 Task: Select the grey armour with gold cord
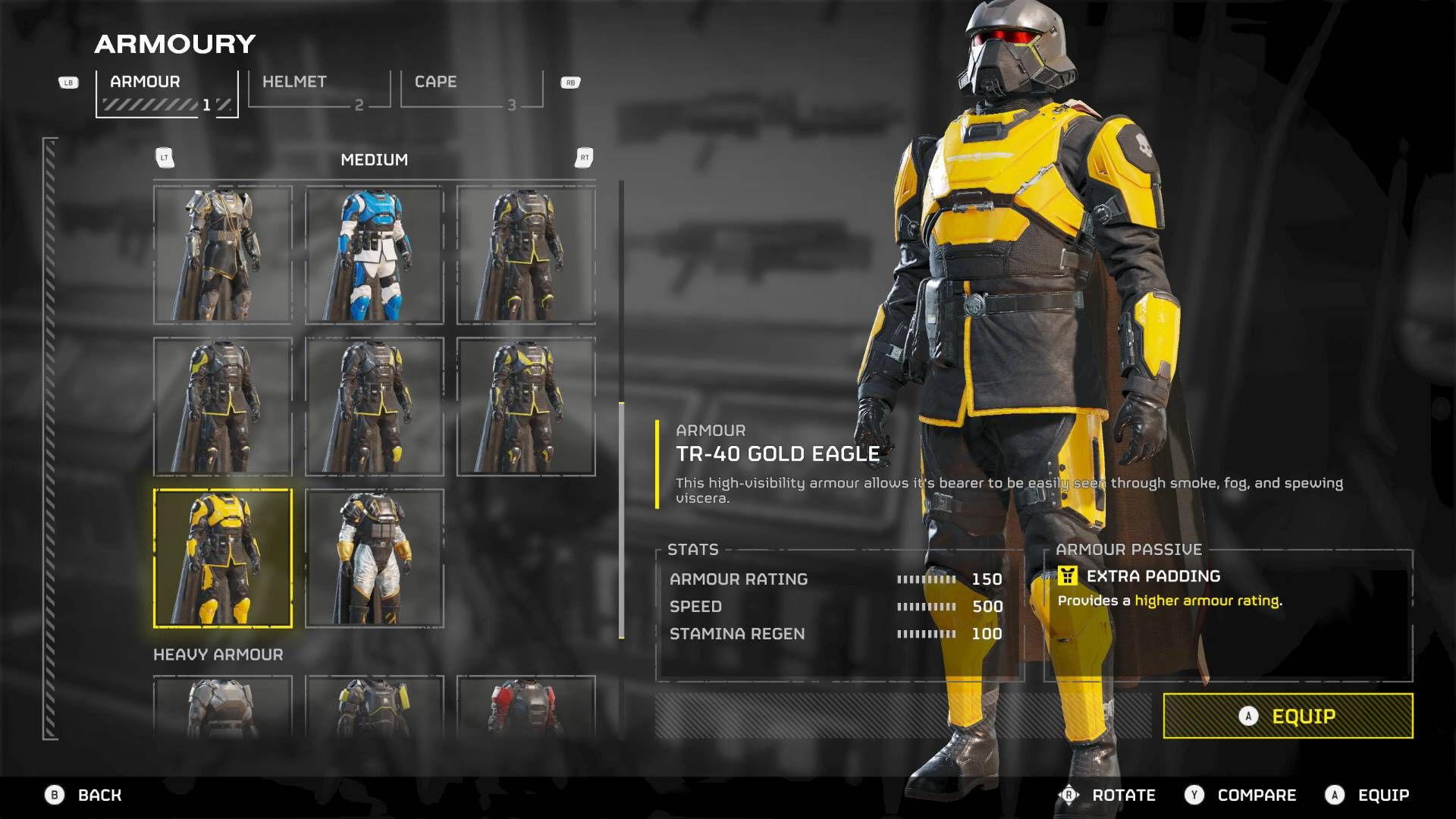[x=223, y=255]
